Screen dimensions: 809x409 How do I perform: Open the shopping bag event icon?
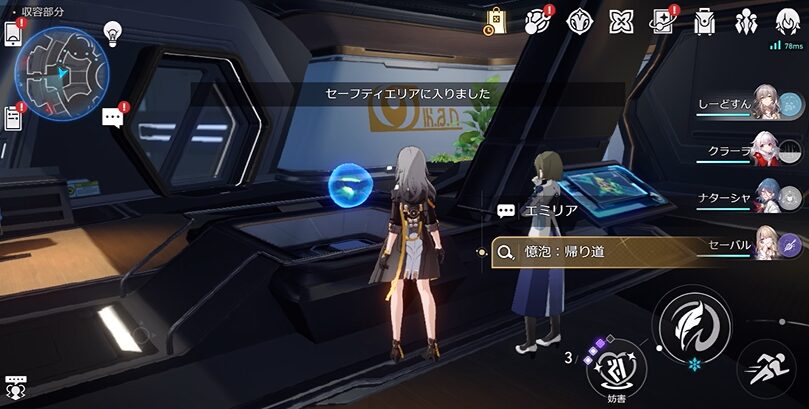(495, 20)
